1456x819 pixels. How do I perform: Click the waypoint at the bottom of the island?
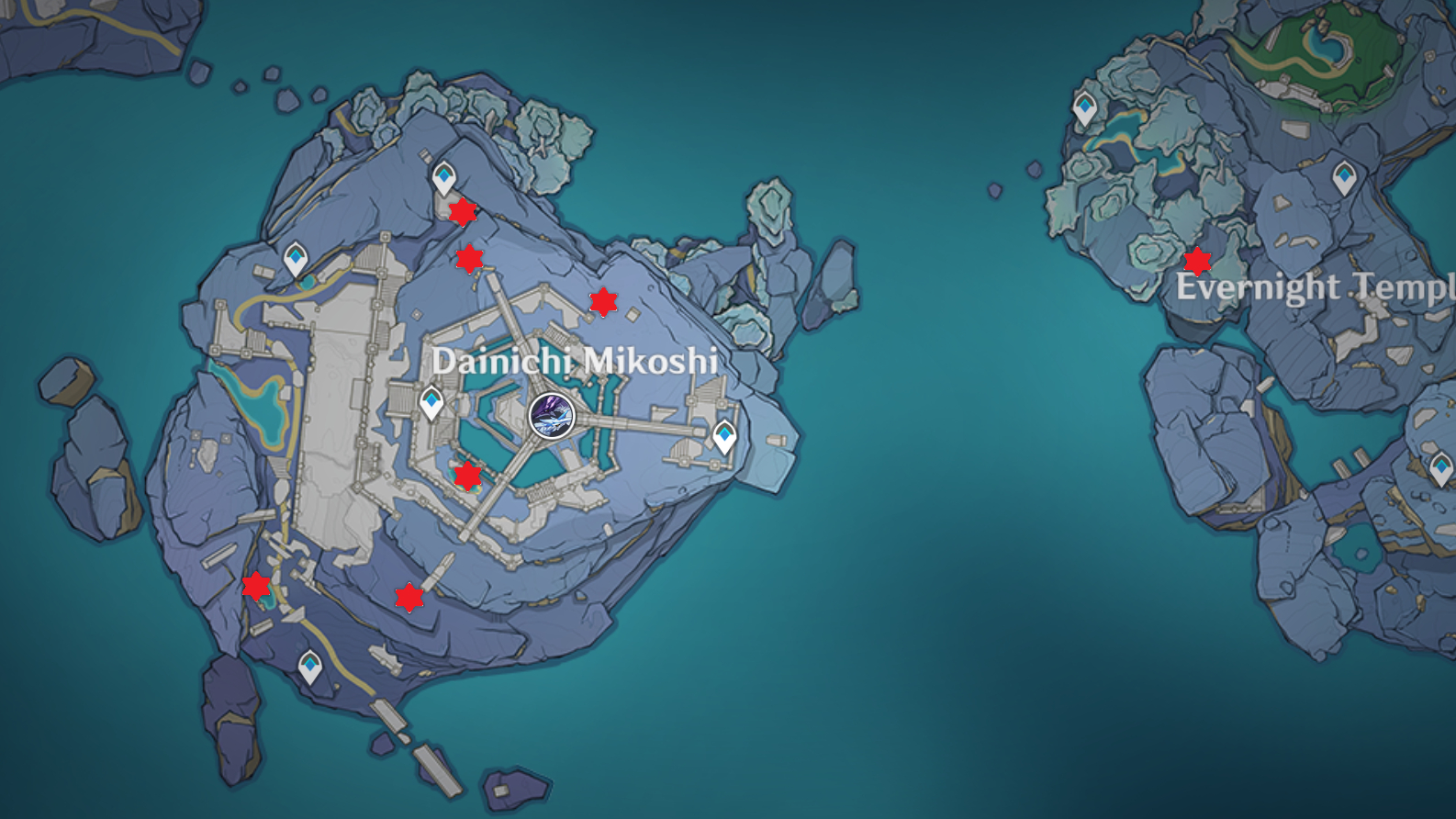310,664
